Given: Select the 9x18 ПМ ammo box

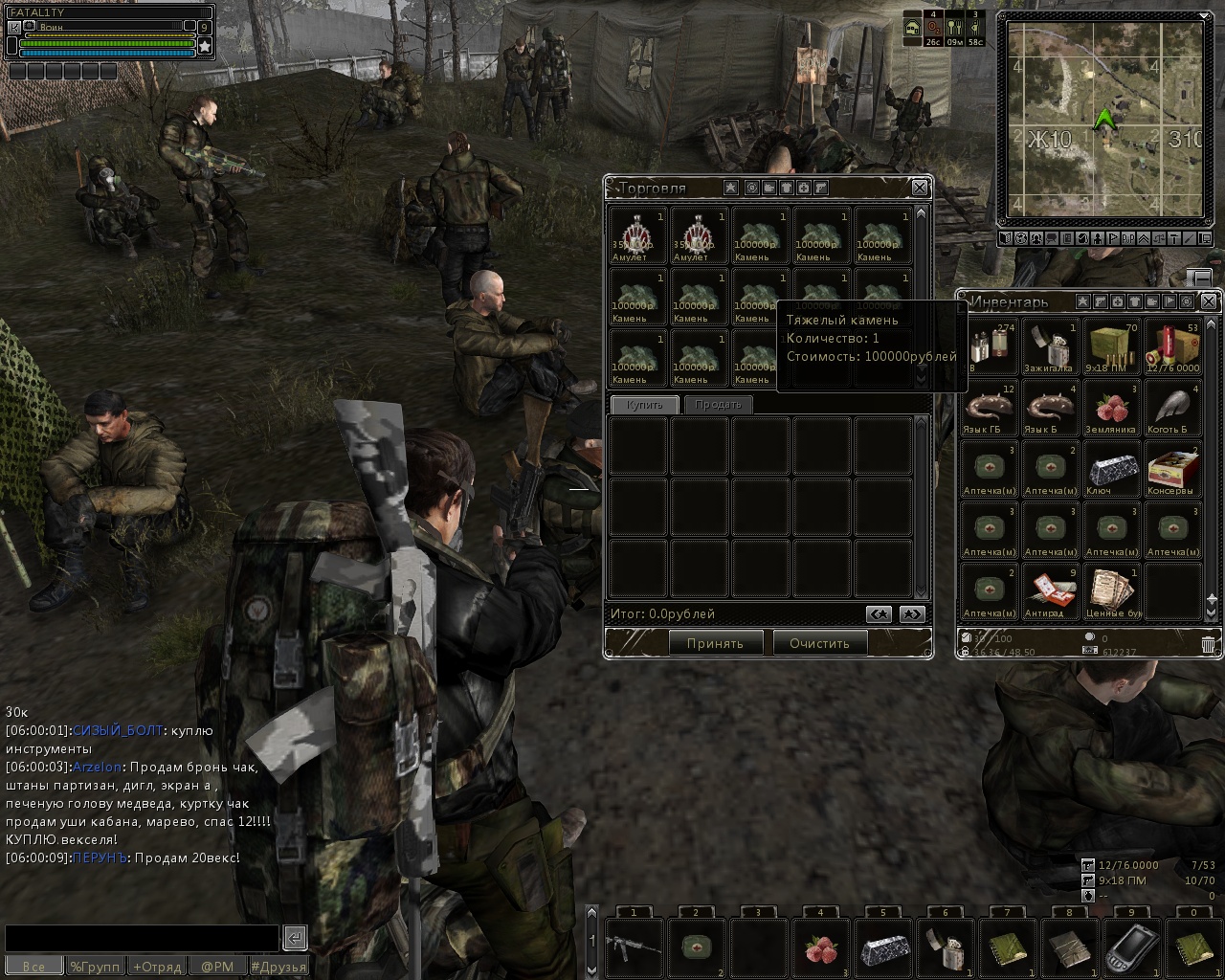Looking at the screenshot, I should (1111, 346).
